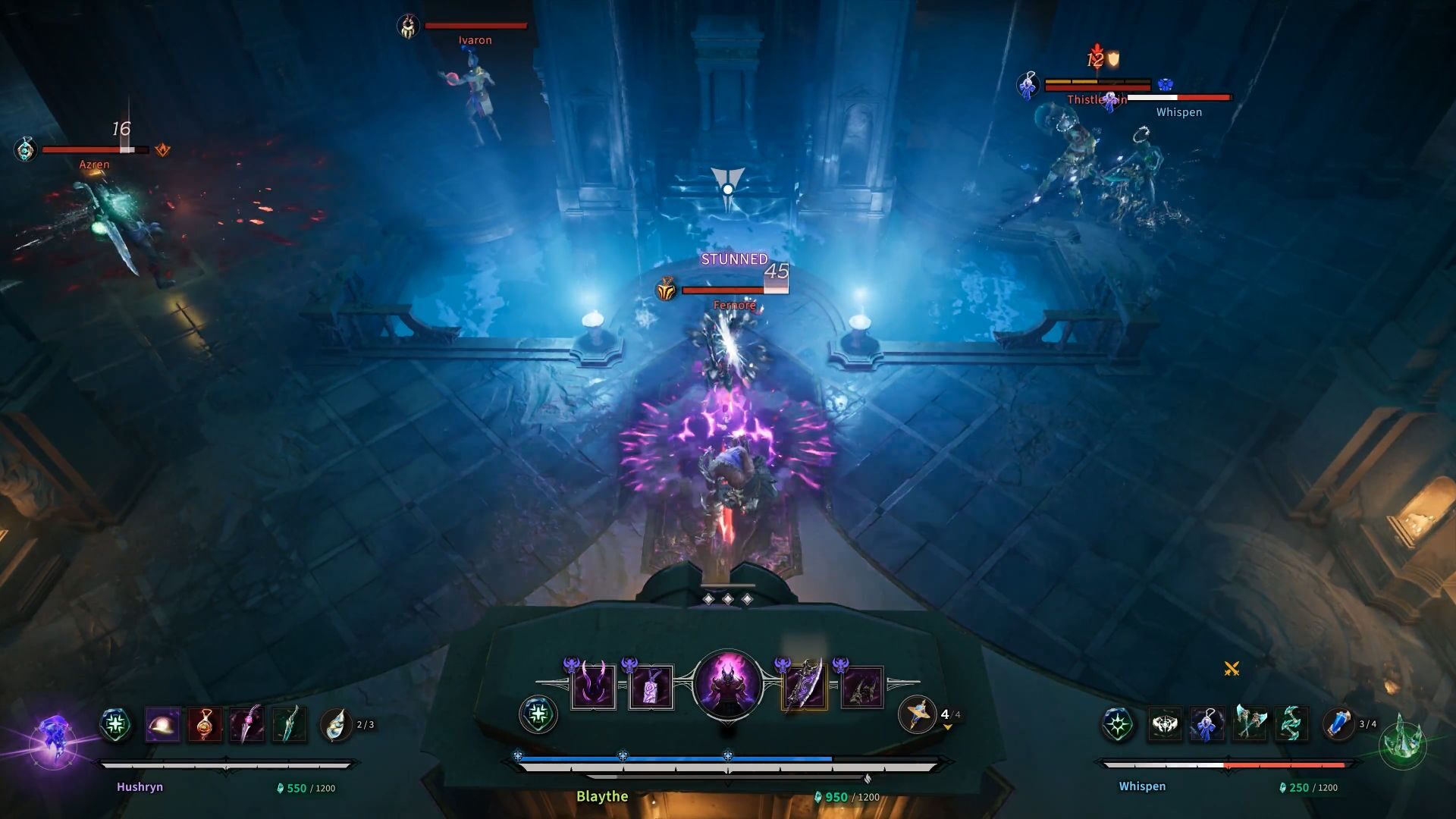Viewport: 1456px width, 819px height.
Task: Click Hushryn's green cross shield emblem
Action: tap(114, 724)
